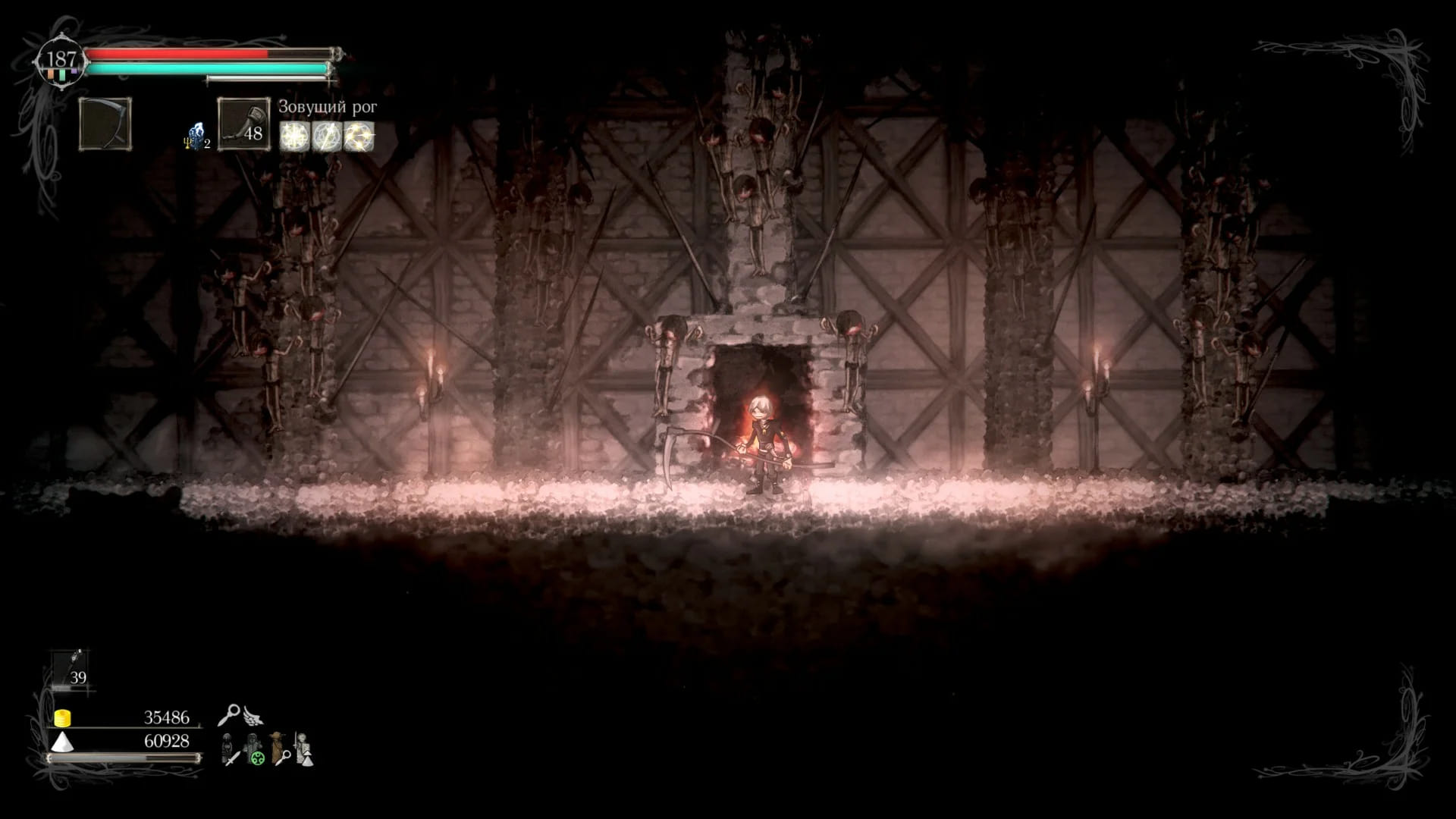Activate the swirling sparks rune ability icon
Screen dimensions: 1456x819
(x=359, y=136)
